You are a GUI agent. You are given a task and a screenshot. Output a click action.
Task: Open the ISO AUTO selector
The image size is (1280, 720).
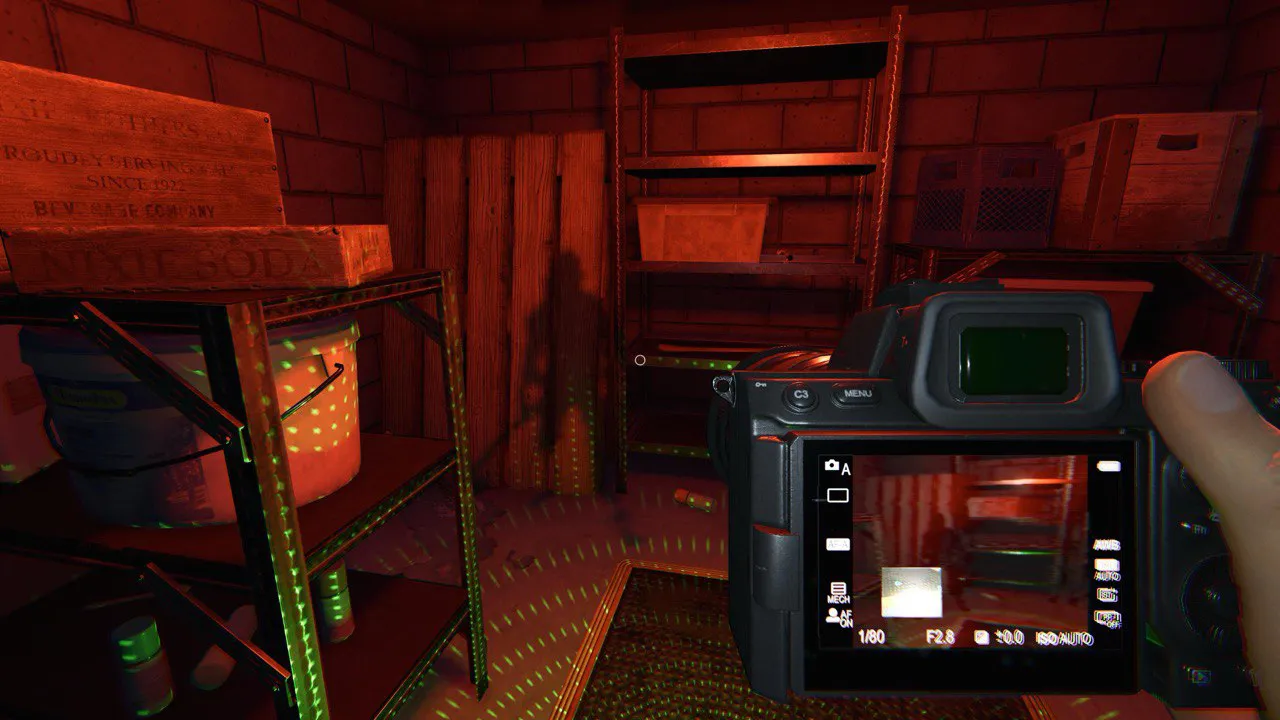pyautogui.click(x=1063, y=637)
